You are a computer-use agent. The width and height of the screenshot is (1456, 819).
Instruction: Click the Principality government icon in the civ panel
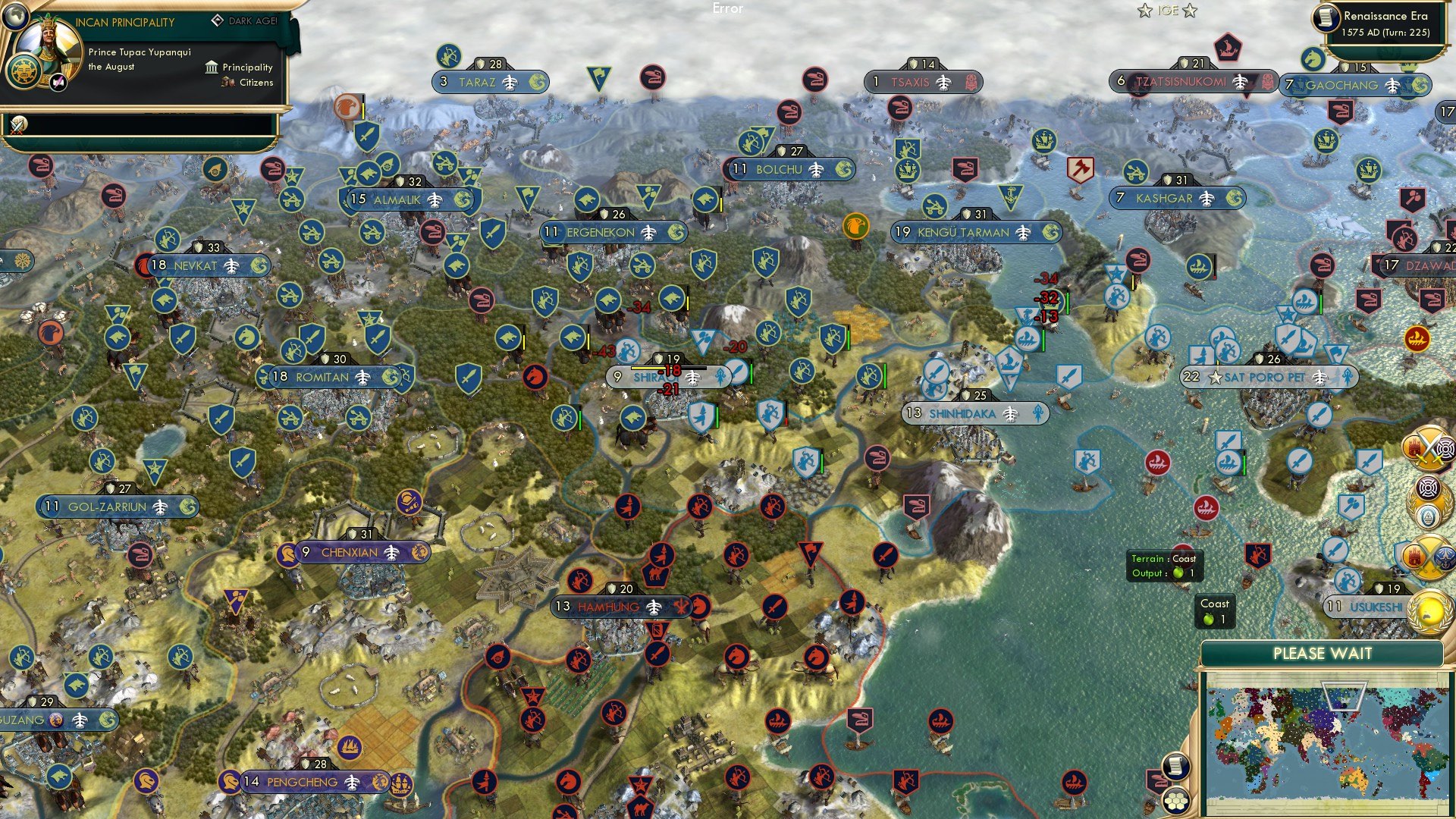[210, 67]
